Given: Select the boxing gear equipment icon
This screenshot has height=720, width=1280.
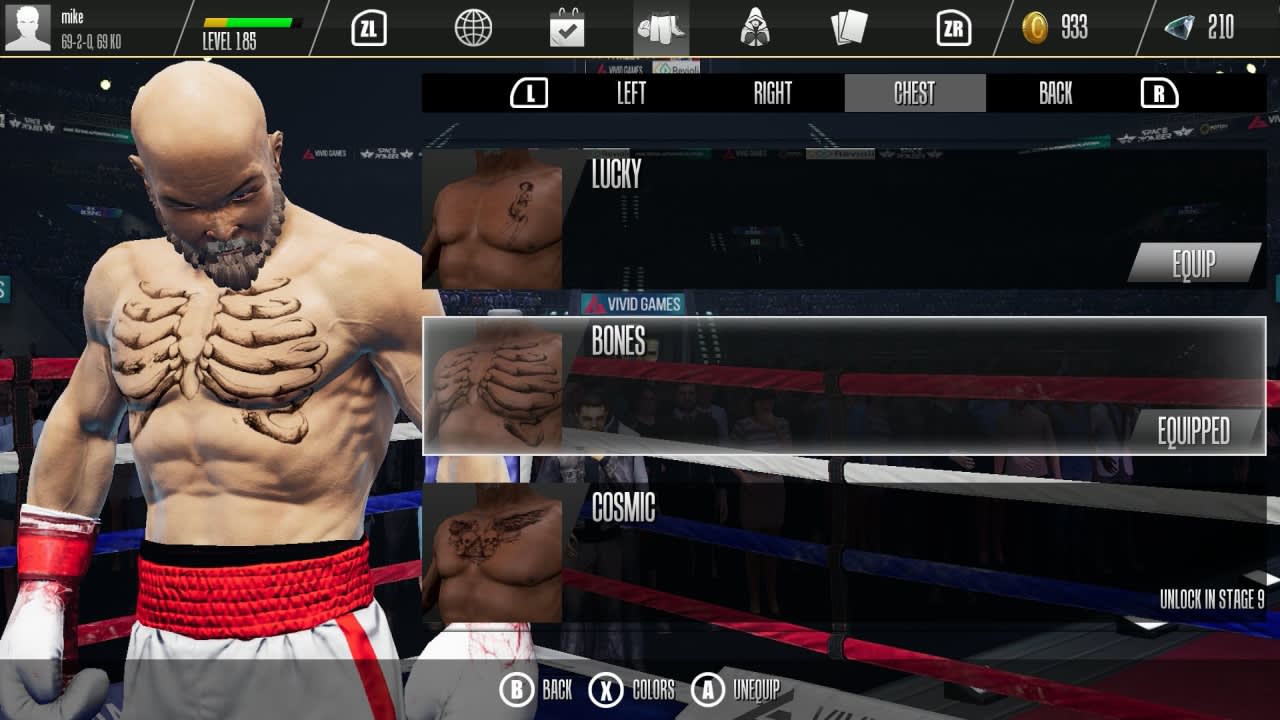Looking at the screenshot, I should [664, 28].
